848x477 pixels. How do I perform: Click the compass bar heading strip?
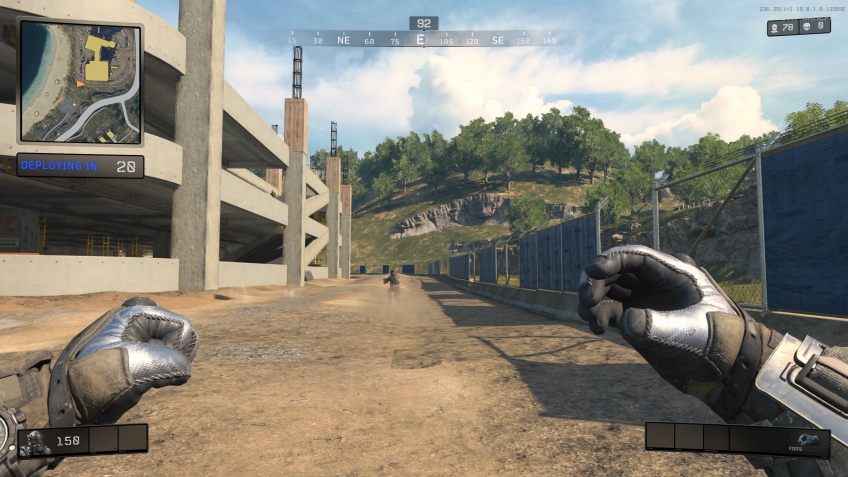click(x=420, y=40)
